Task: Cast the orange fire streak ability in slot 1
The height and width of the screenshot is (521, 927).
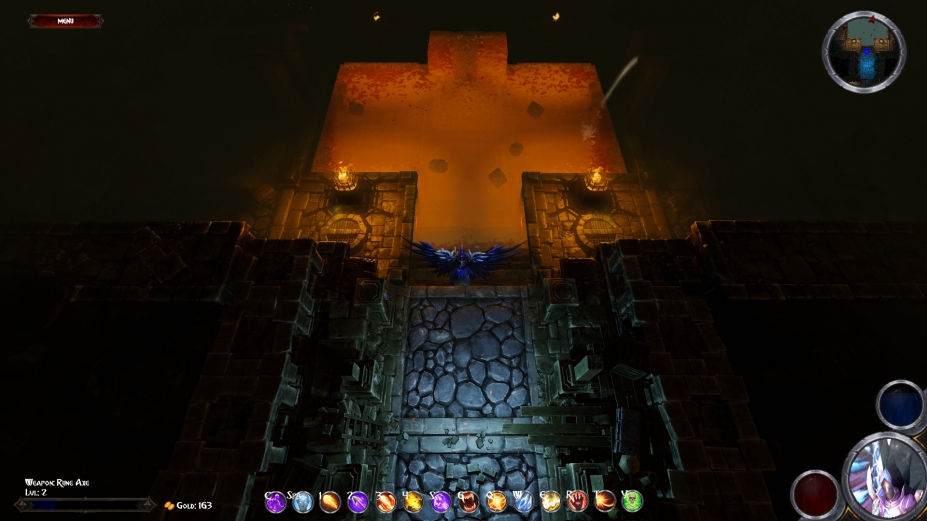Action: (330, 502)
